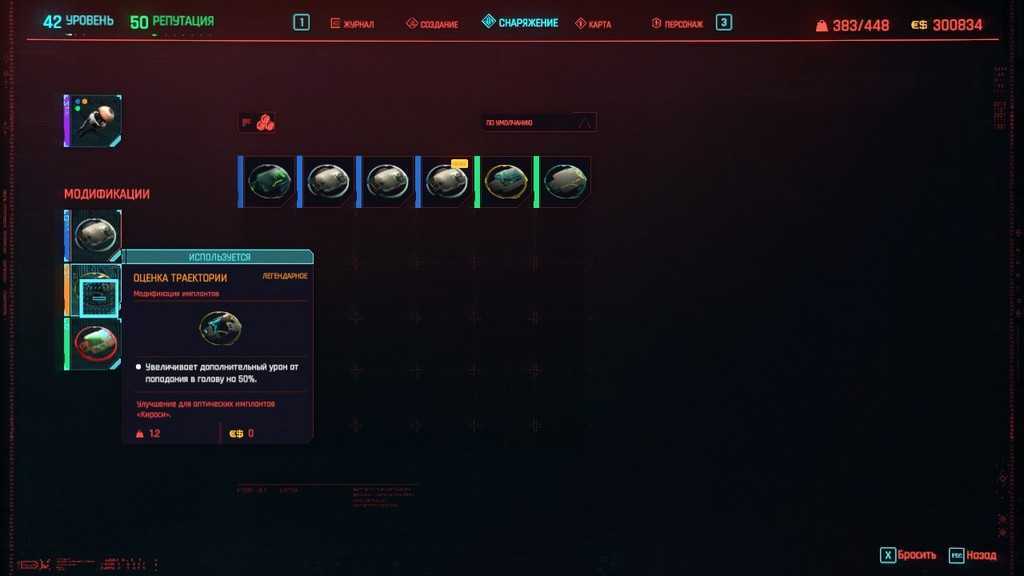Select the Снаряжение tab
This screenshot has height=576, width=1024.
click(519, 22)
